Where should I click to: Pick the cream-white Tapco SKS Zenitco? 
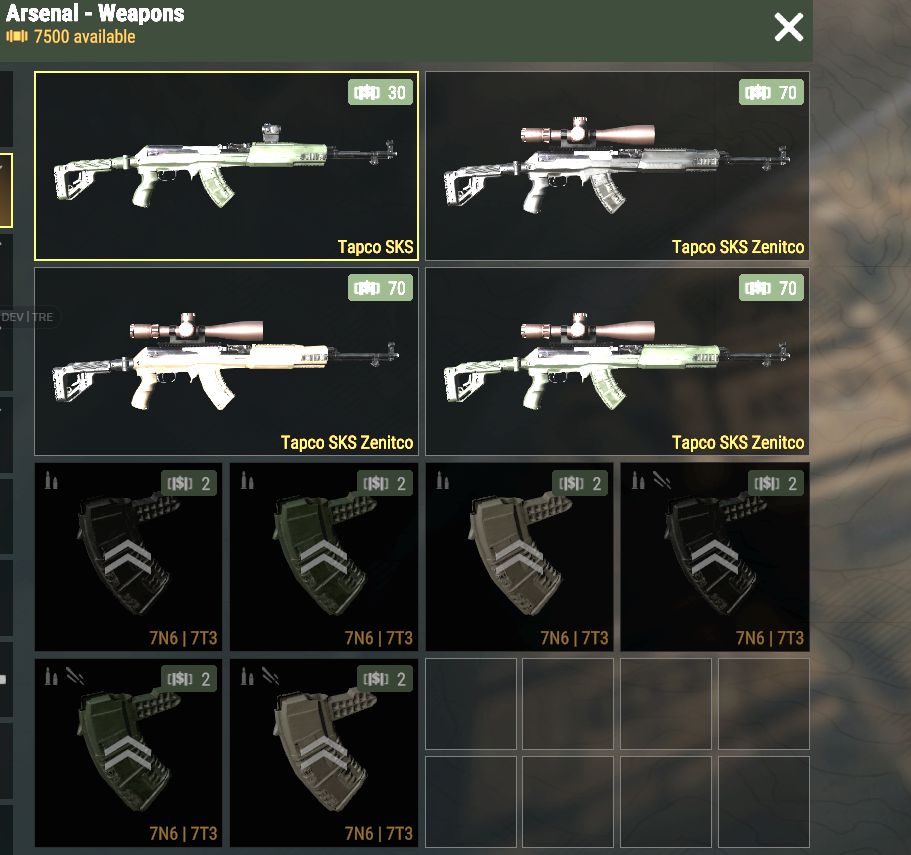(x=226, y=362)
